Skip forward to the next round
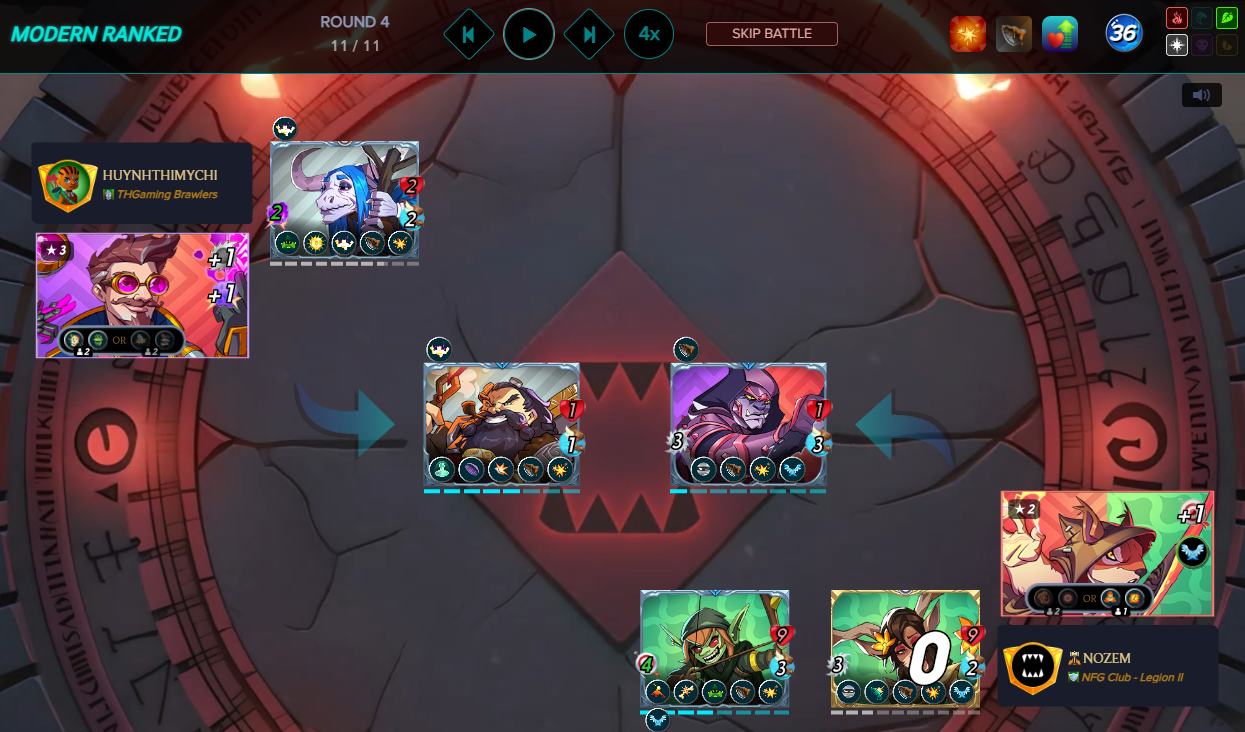Screen dimensions: 1245x732 click(589, 34)
